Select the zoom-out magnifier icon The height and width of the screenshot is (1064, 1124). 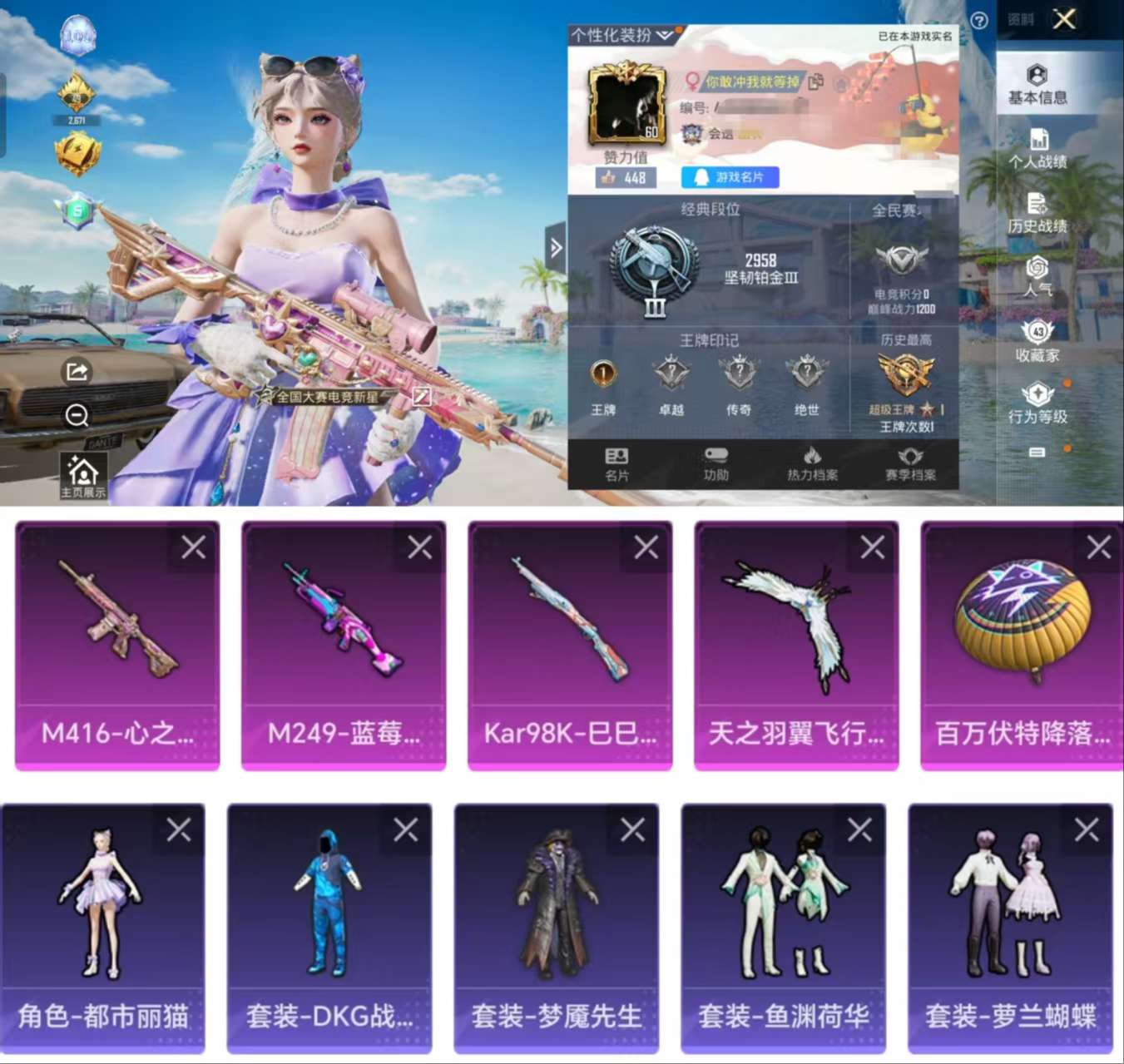coord(77,416)
